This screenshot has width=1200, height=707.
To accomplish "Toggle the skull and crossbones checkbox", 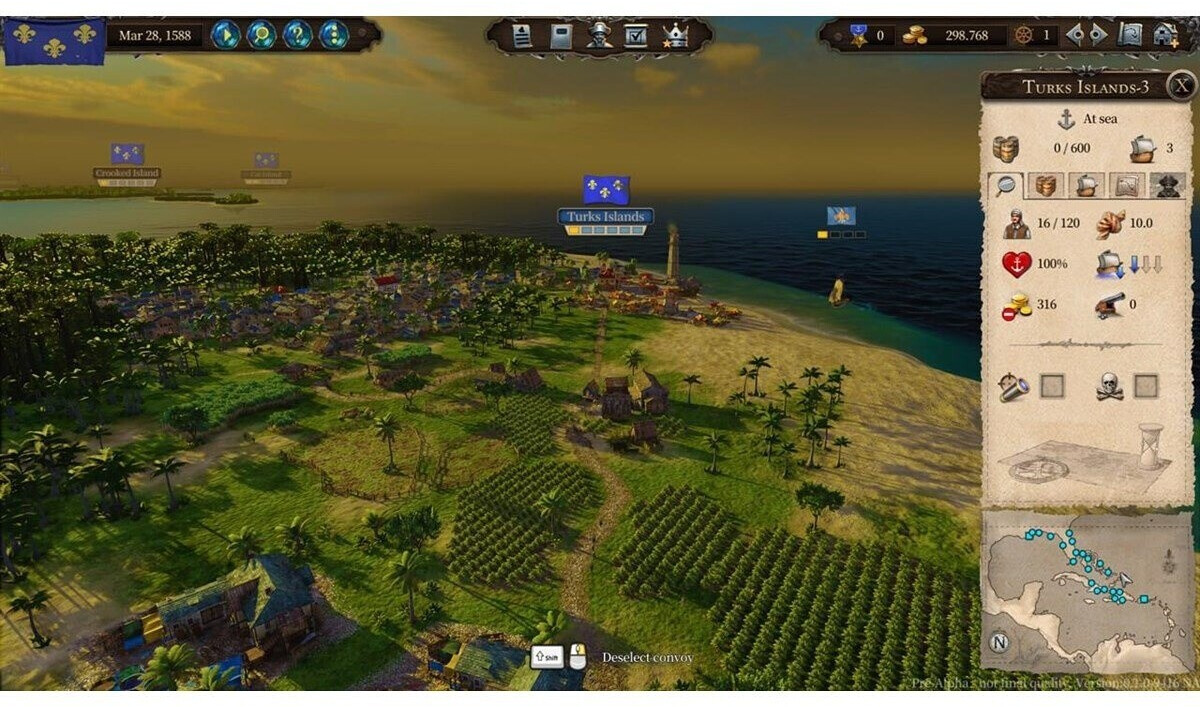I will click(1146, 386).
